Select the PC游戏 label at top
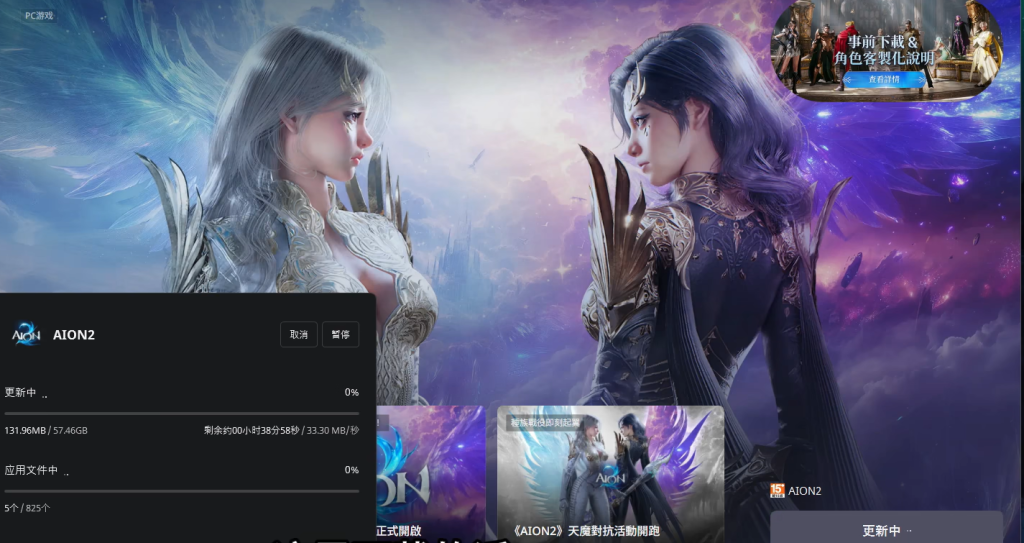This screenshot has height=543, width=1024. pyautogui.click(x=42, y=16)
